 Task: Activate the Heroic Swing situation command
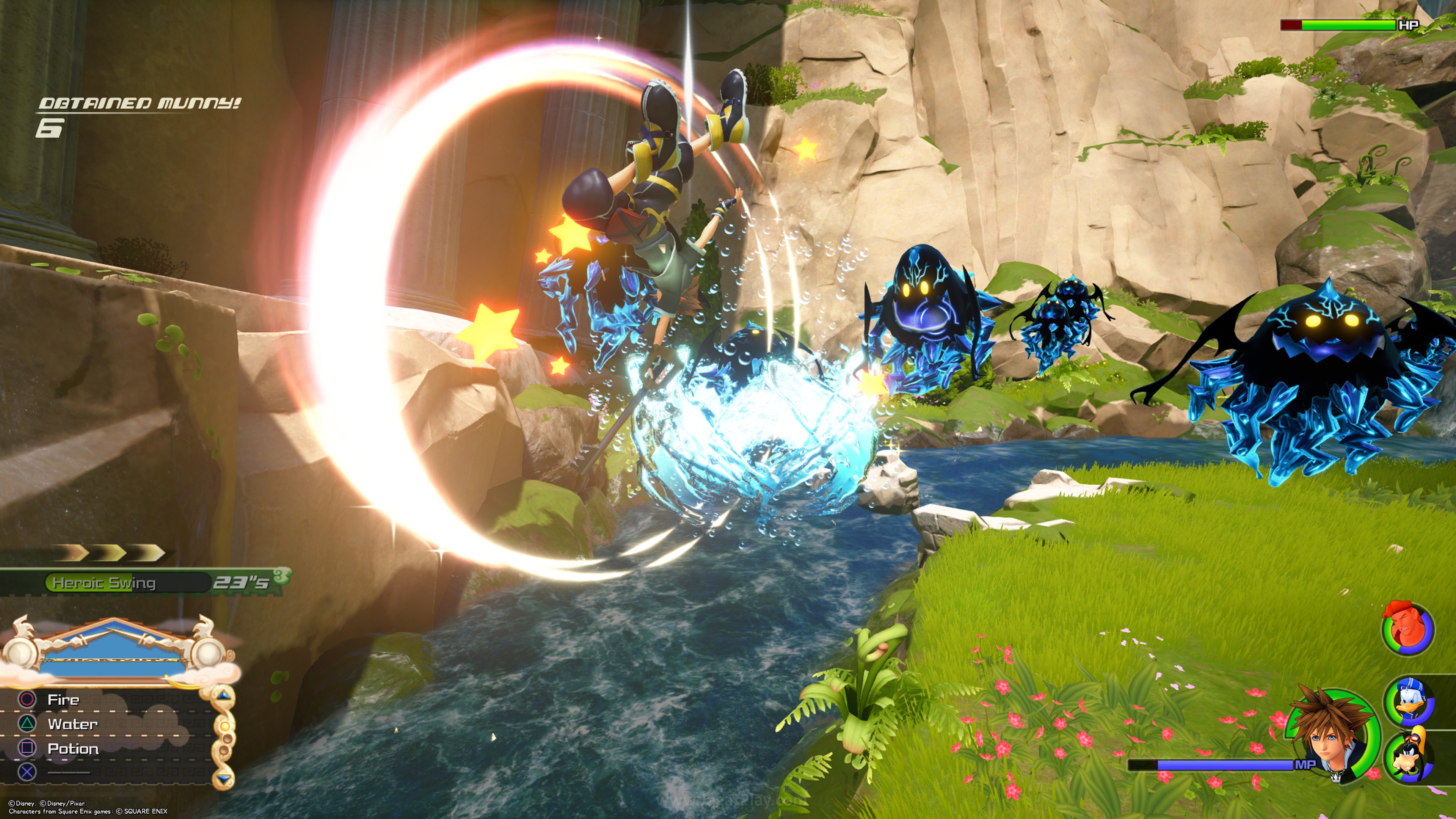click(x=104, y=583)
